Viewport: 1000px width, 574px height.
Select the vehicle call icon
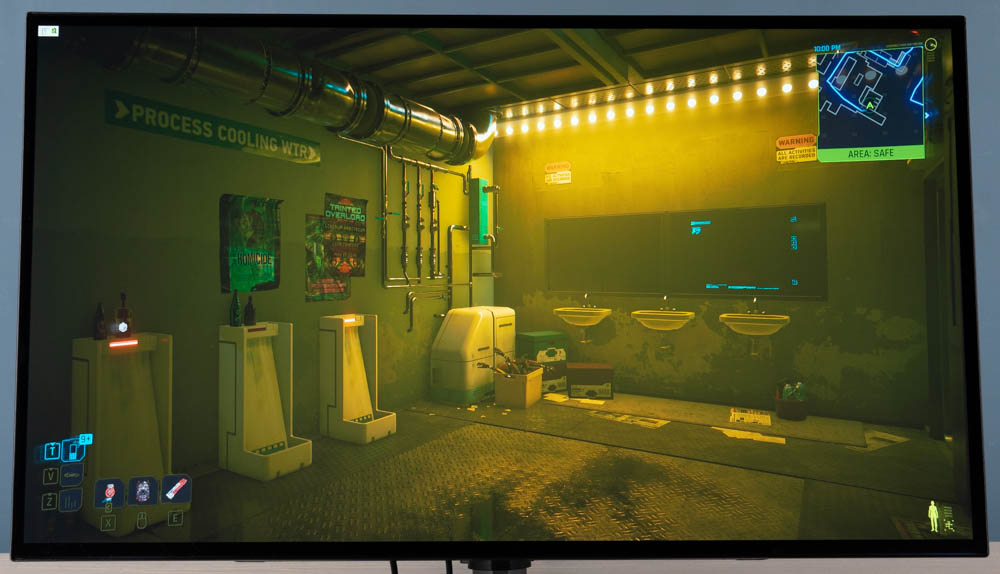(71, 476)
